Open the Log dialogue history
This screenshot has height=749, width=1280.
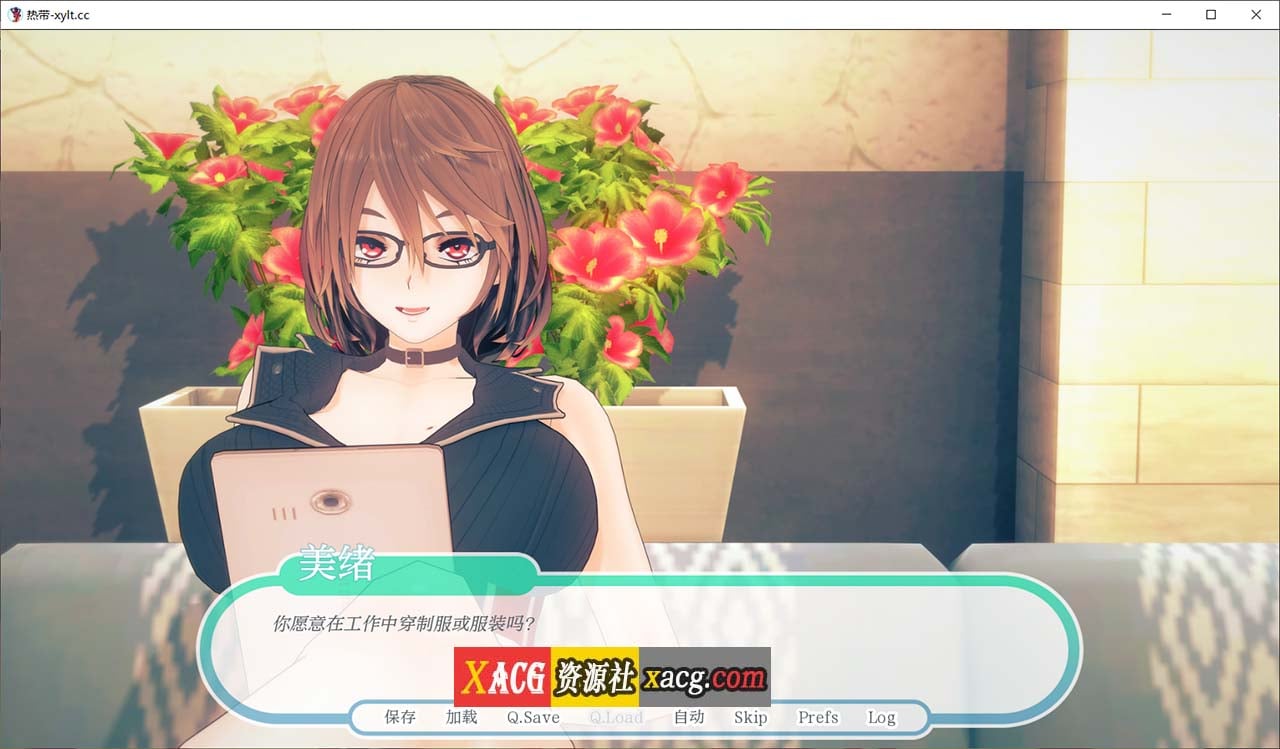881,717
